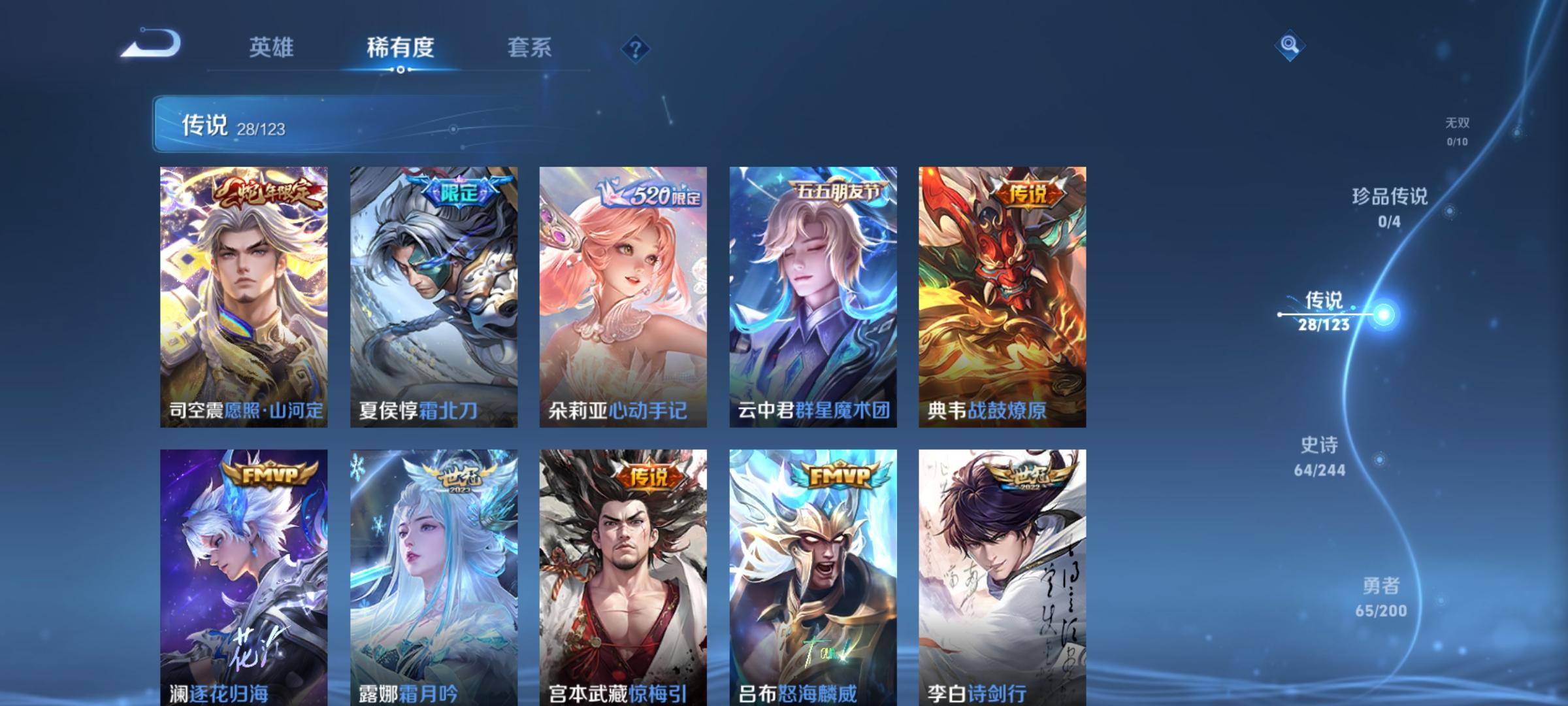Show the 勇者 rarity skins
Viewport: 1568px width, 706px height.
pyautogui.click(x=1380, y=597)
